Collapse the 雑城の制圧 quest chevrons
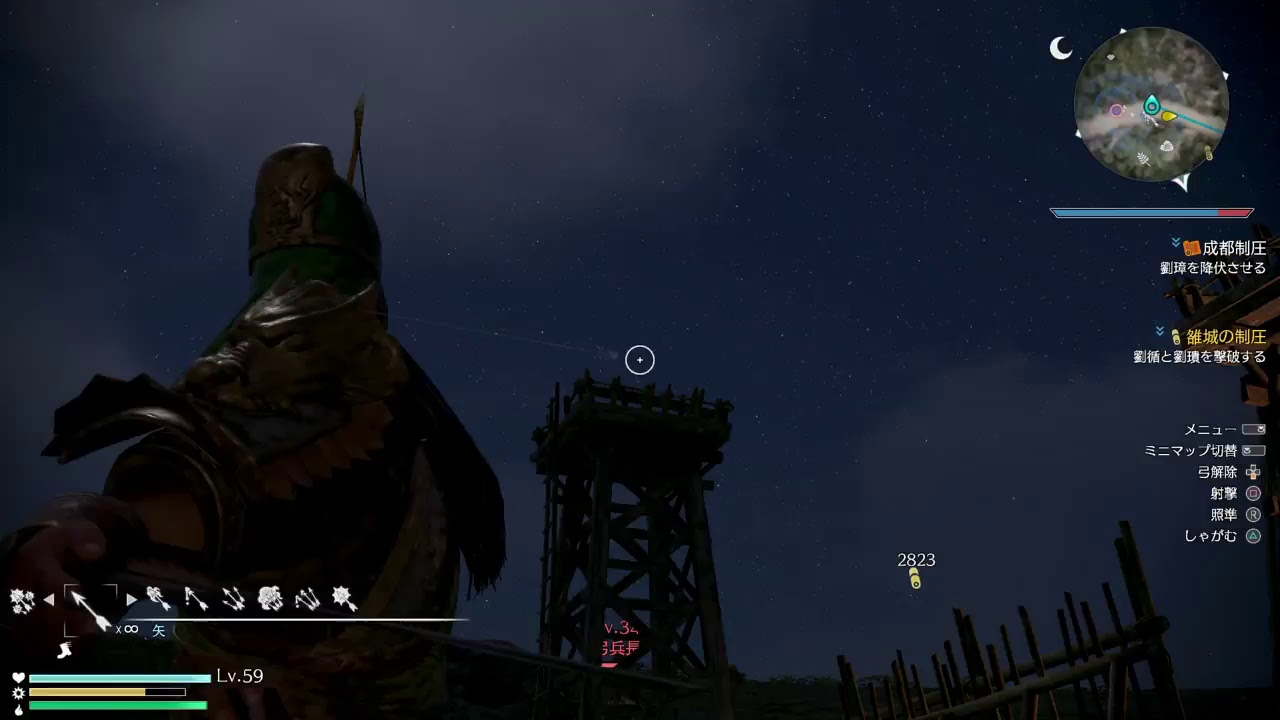This screenshot has width=1280, height=720. click(x=1159, y=330)
